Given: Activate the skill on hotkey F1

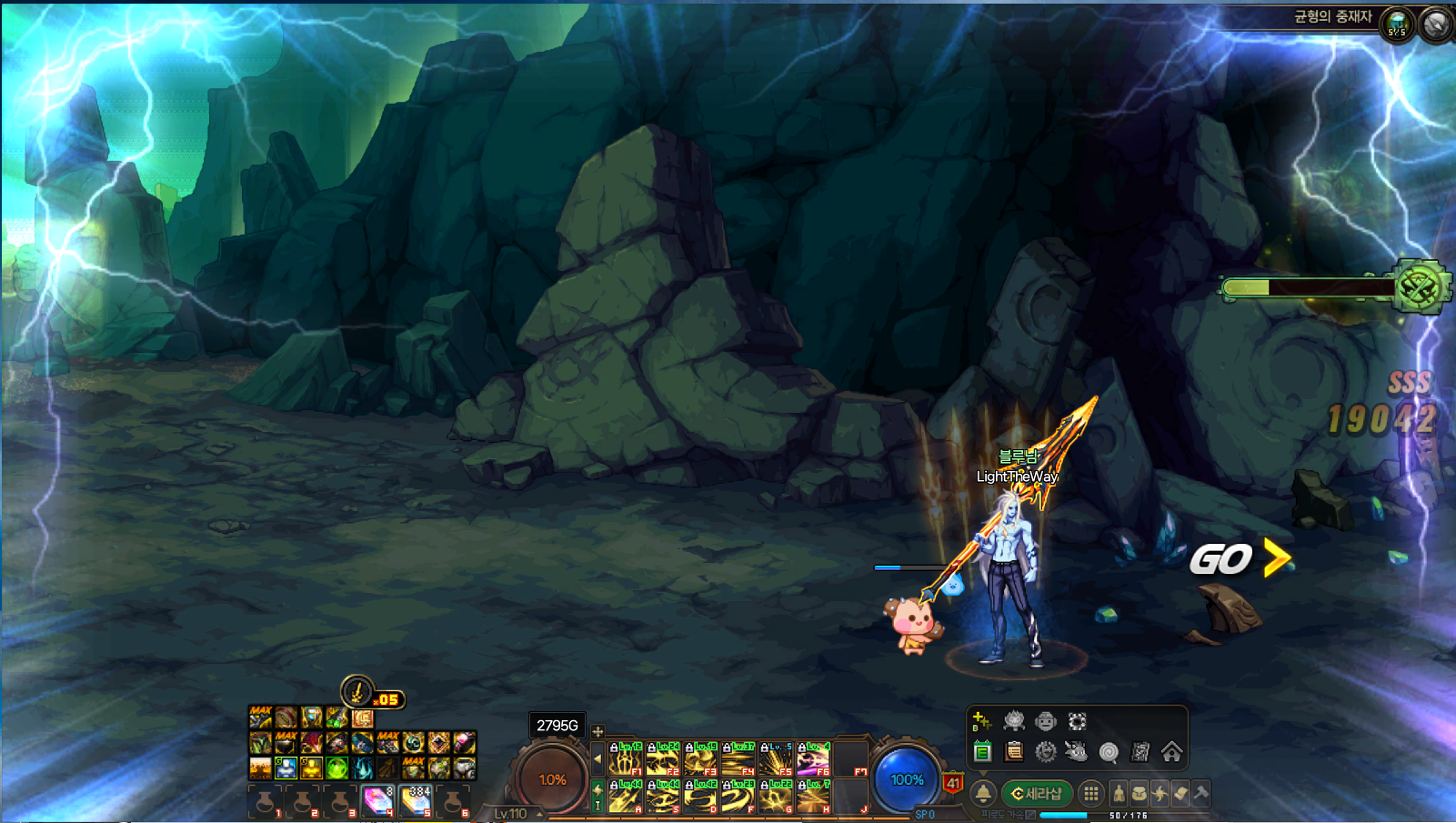Looking at the screenshot, I should point(625,759).
